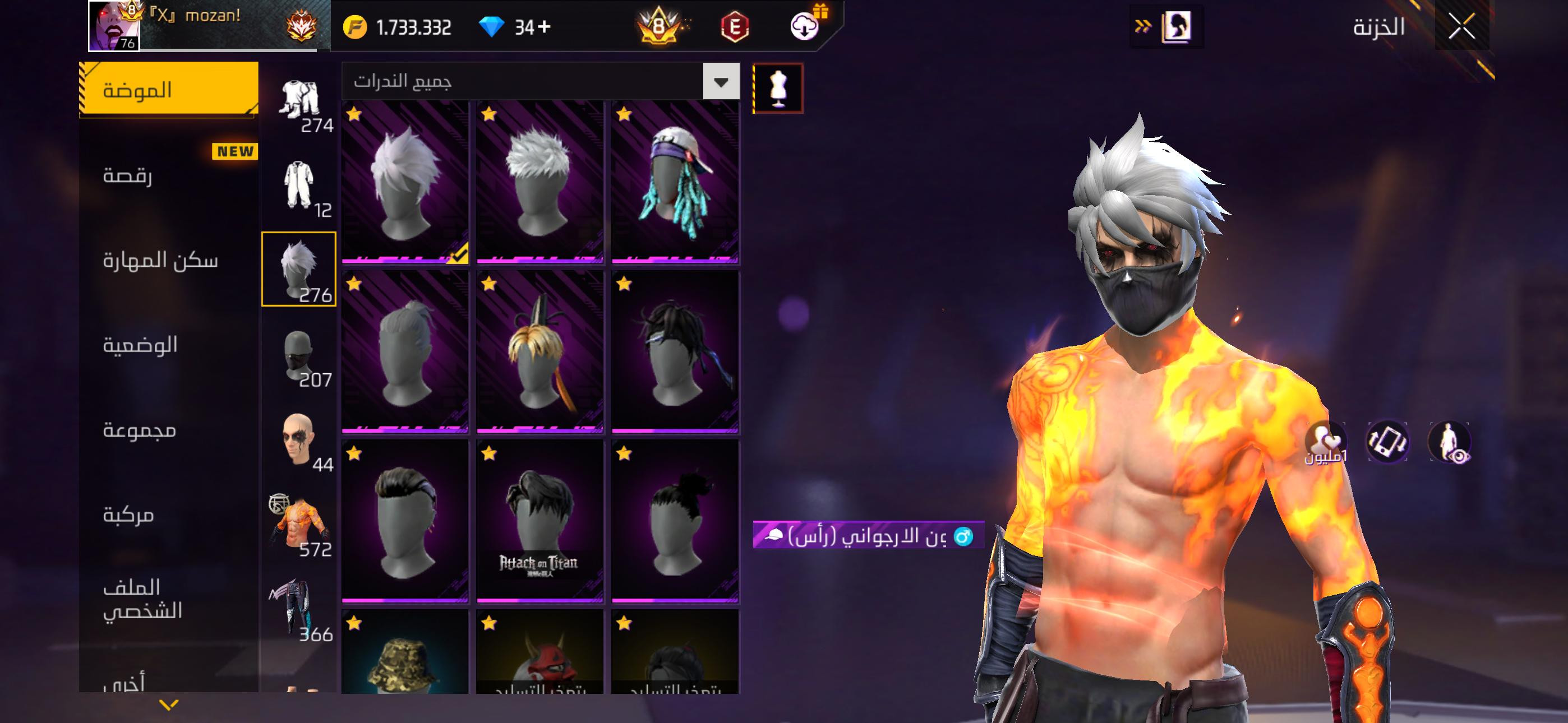The image size is (1568, 723).
Task: Go to the مجموعة collection tab
Action: tap(140, 430)
